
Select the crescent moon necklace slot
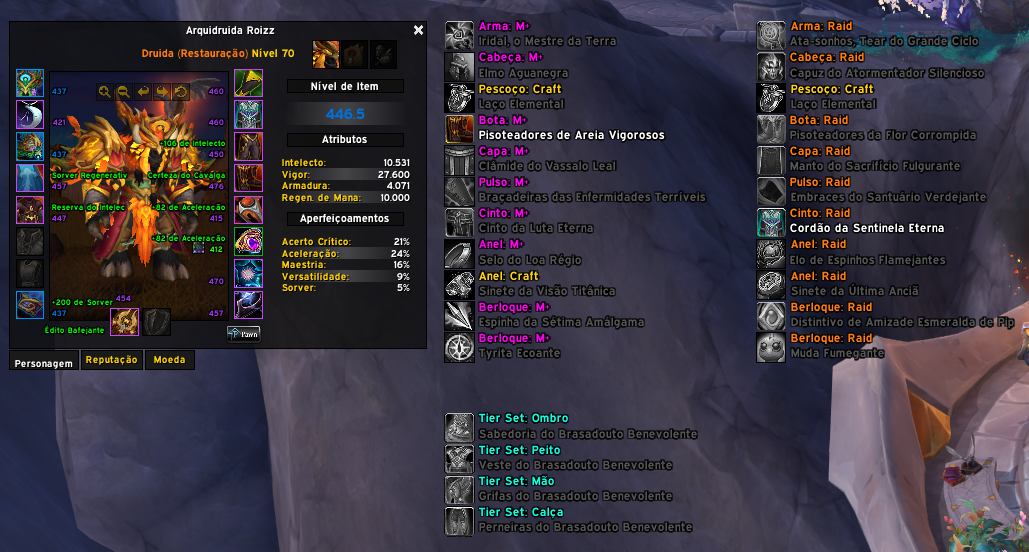point(29,115)
